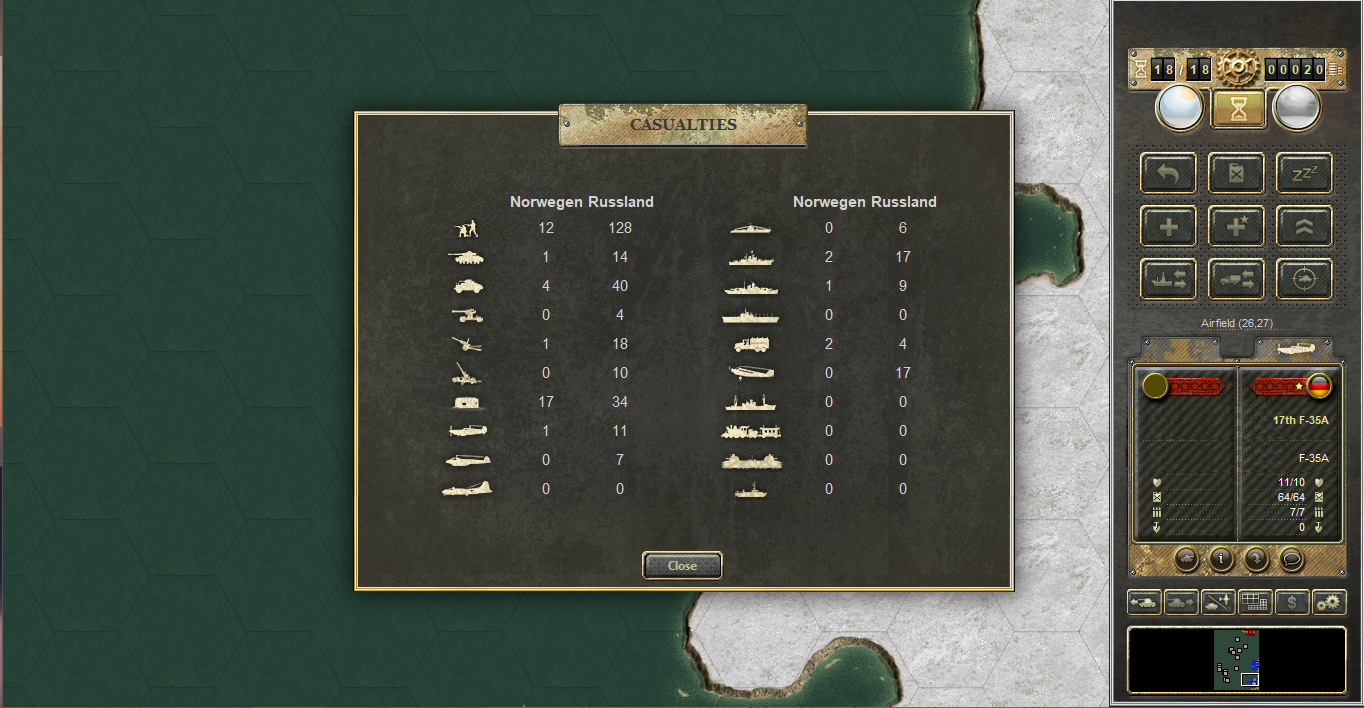Close the Casualties window
The image size is (1364, 708).
point(682,566)
